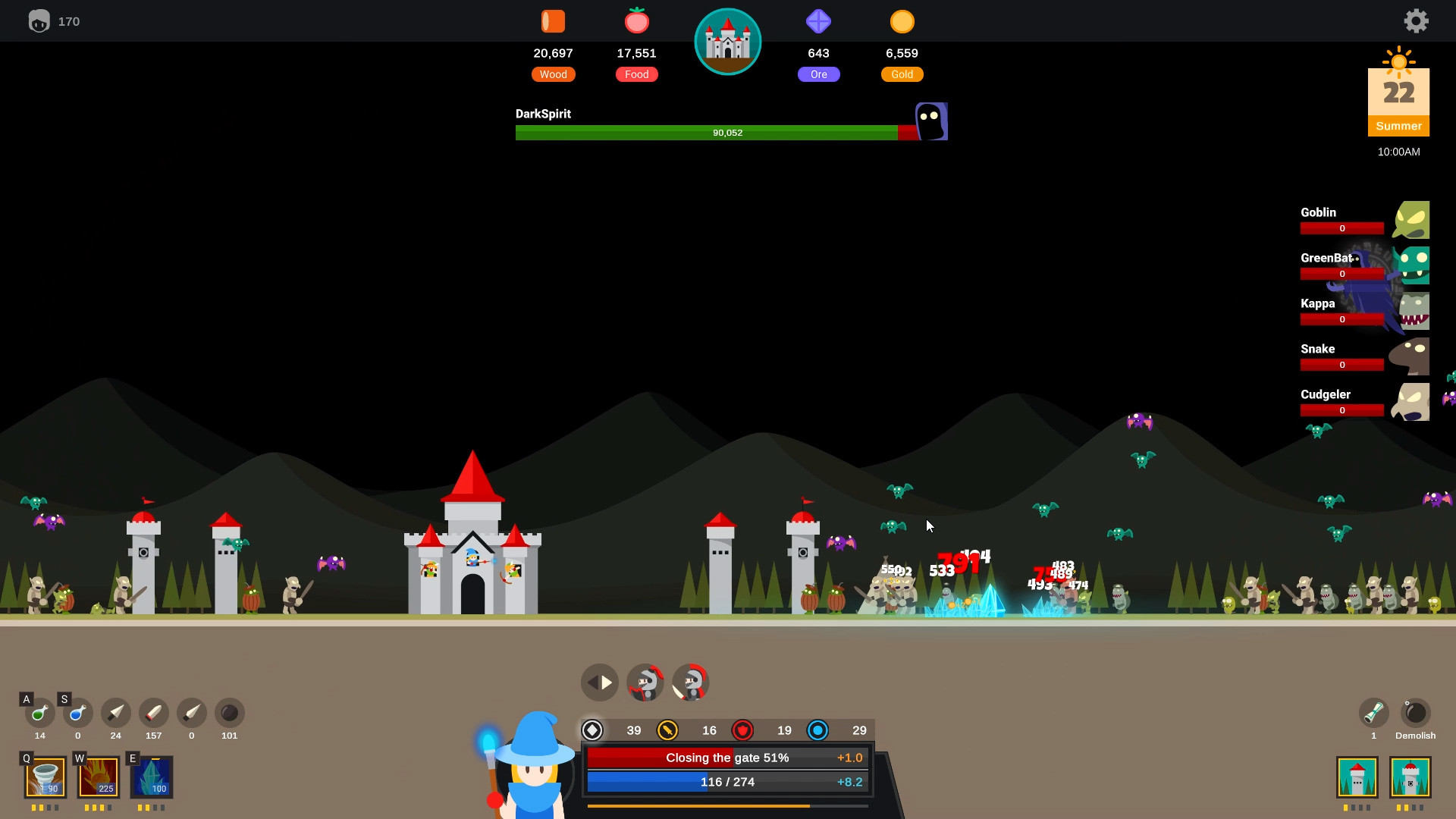Select the shield knight unit portrait
1456x819 pixels.
645,682
